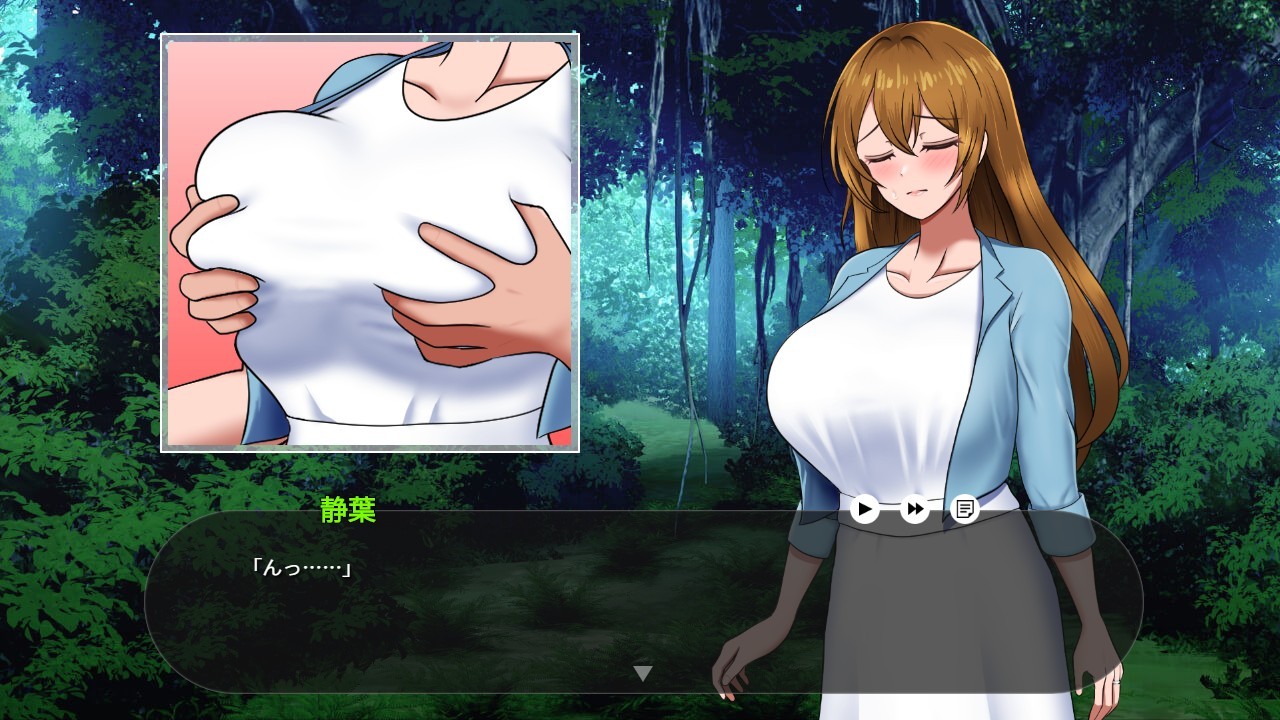Viewport: 1280px width, 720px height.
Task: Skip ahead with the fast-forward button
Action: click(x=915, y=509)
